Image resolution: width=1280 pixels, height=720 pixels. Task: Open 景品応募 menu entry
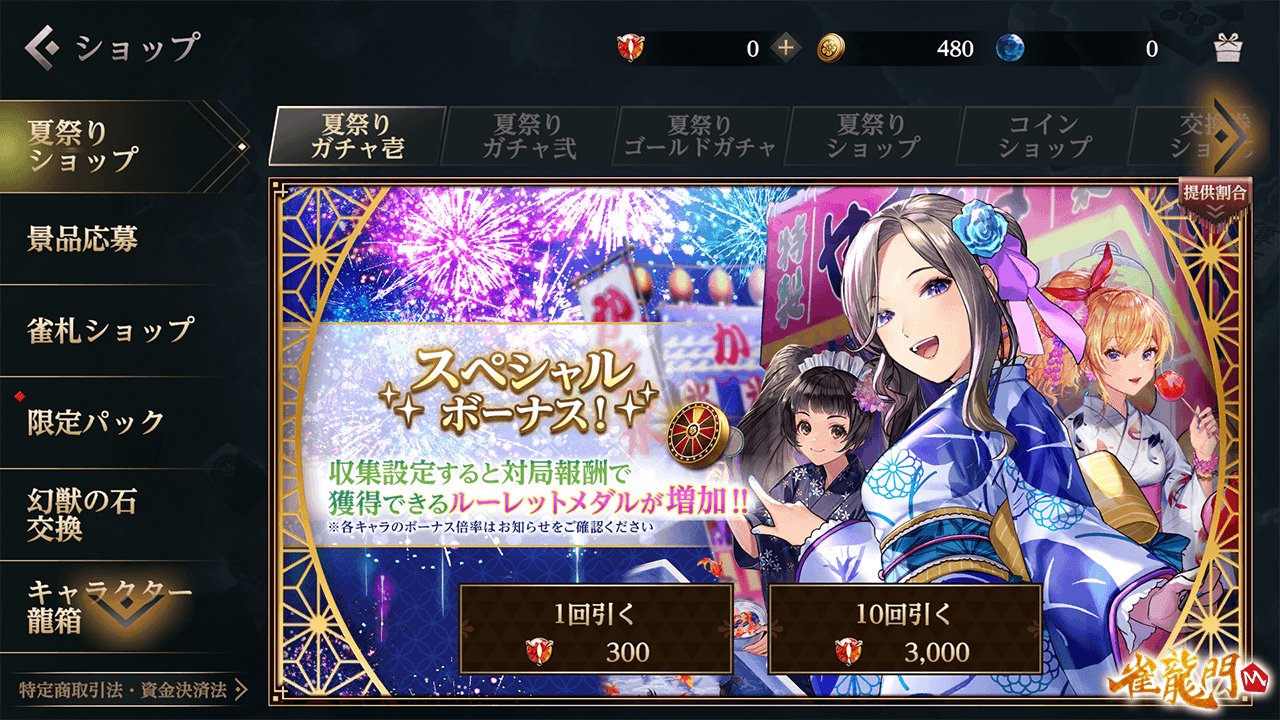[110, 239]
